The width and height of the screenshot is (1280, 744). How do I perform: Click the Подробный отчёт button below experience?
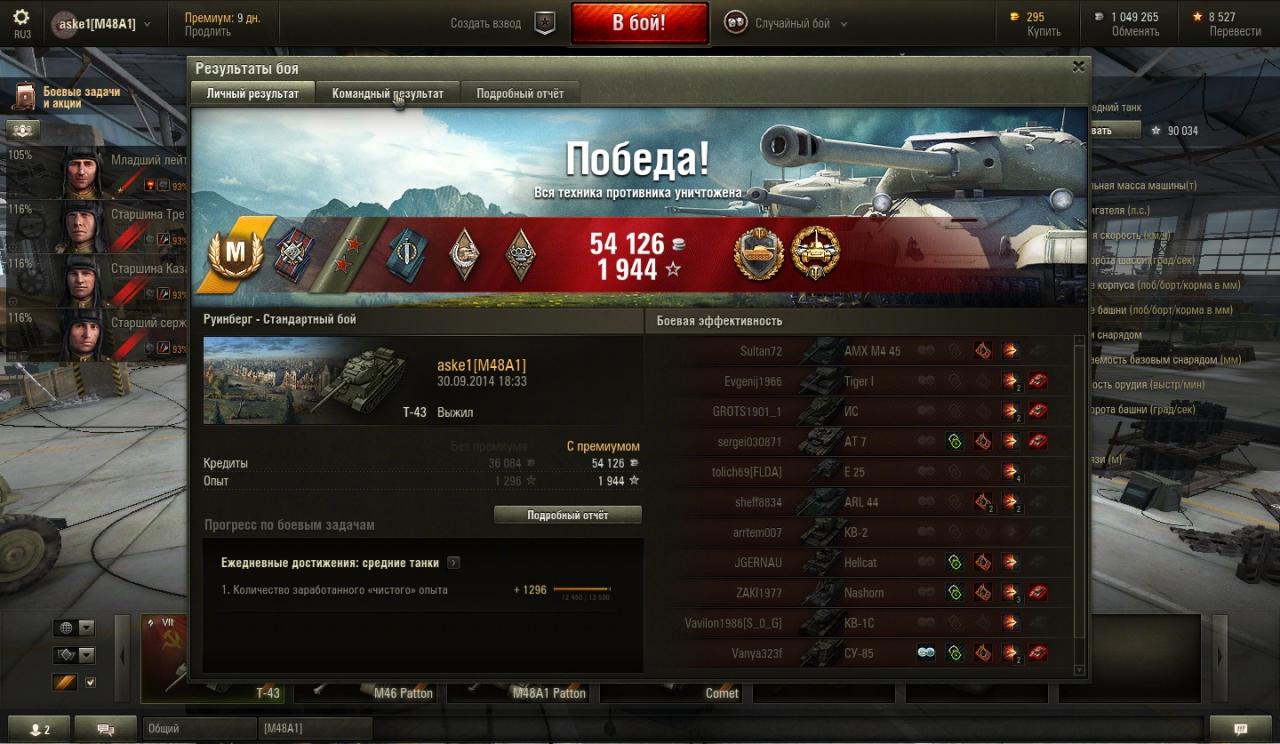pos(568,515)
